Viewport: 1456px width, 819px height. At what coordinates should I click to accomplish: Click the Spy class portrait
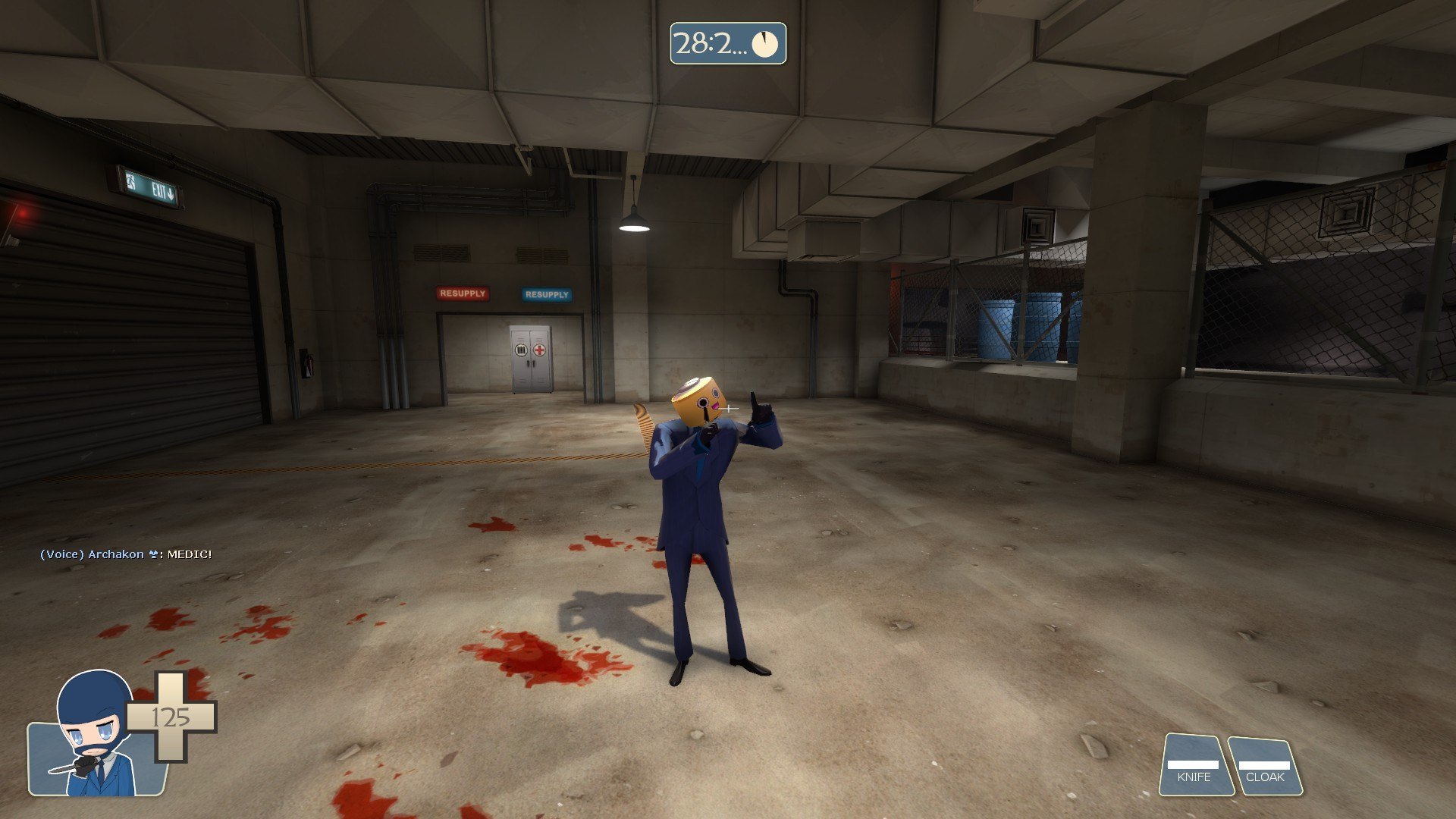pyautogui.click(x=93, y=736)
